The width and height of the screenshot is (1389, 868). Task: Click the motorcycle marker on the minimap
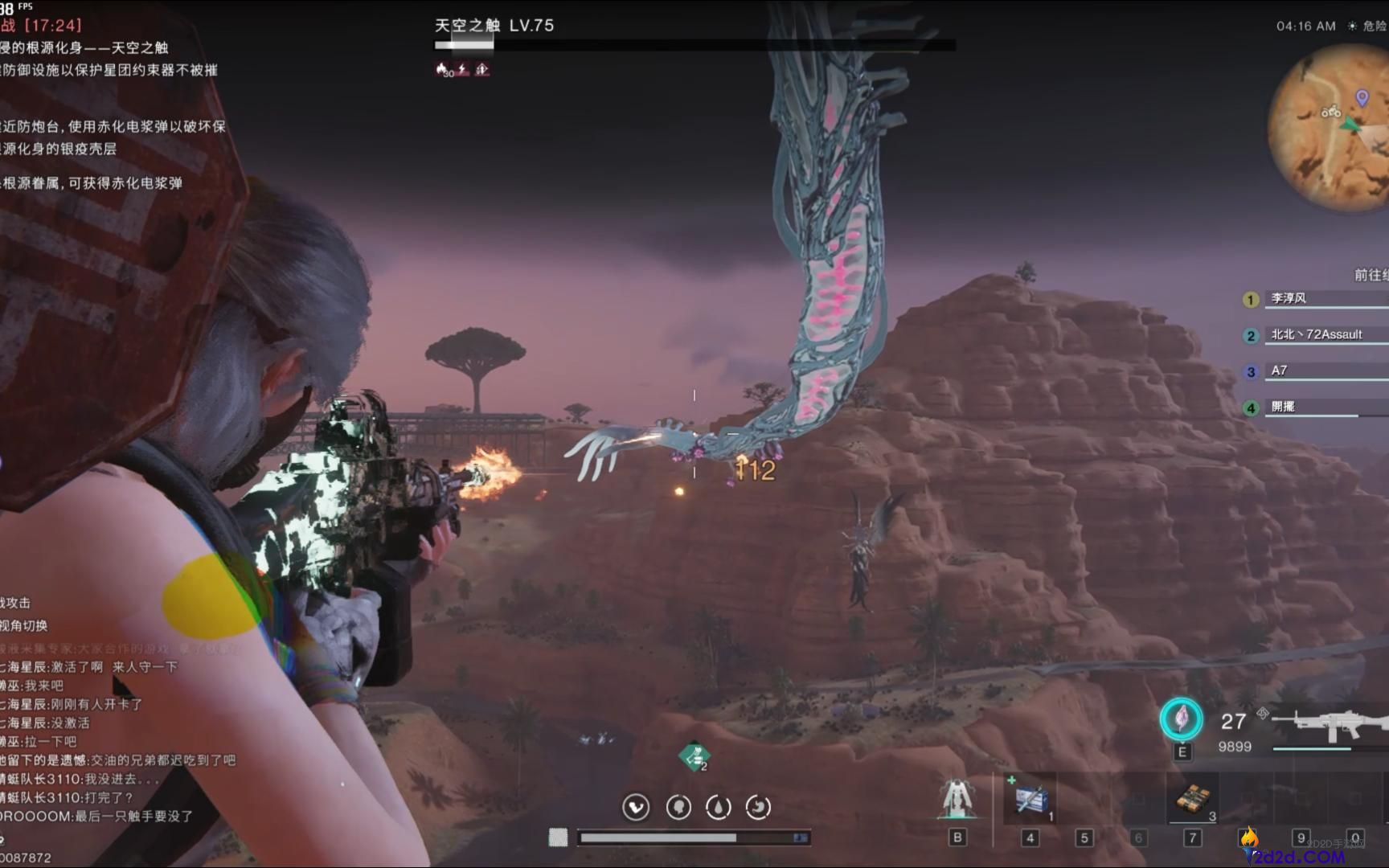pyautogui.click(x=1331, y=112)
